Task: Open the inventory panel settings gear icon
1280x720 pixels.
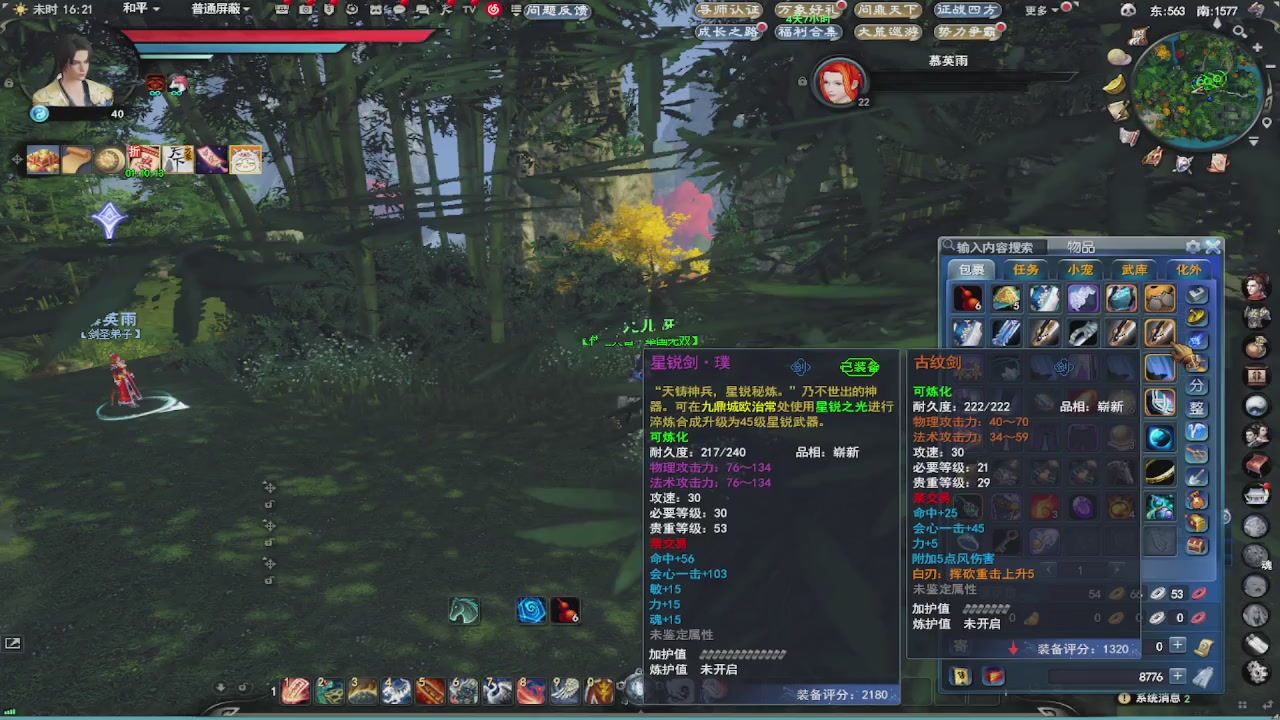Action: pyautogui.click(x=1192, y=245)
